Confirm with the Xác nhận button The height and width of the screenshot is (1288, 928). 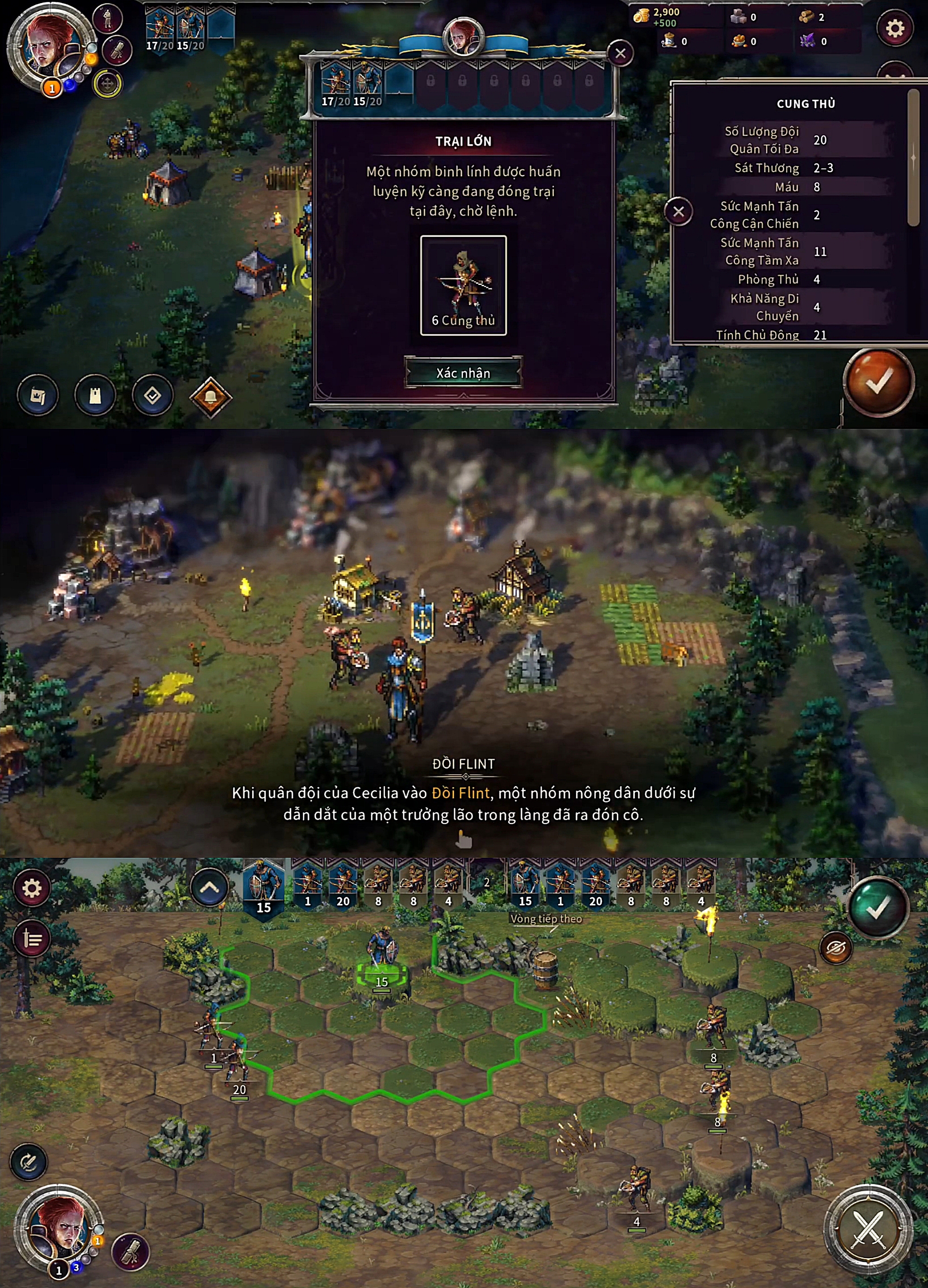[x=463, y=373]
